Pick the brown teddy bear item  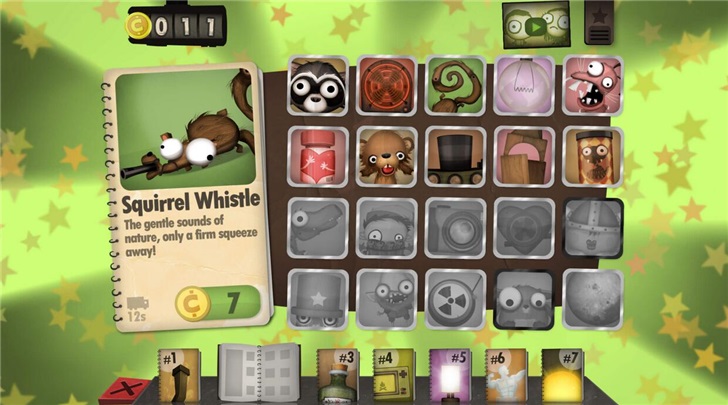pos(386,156)
